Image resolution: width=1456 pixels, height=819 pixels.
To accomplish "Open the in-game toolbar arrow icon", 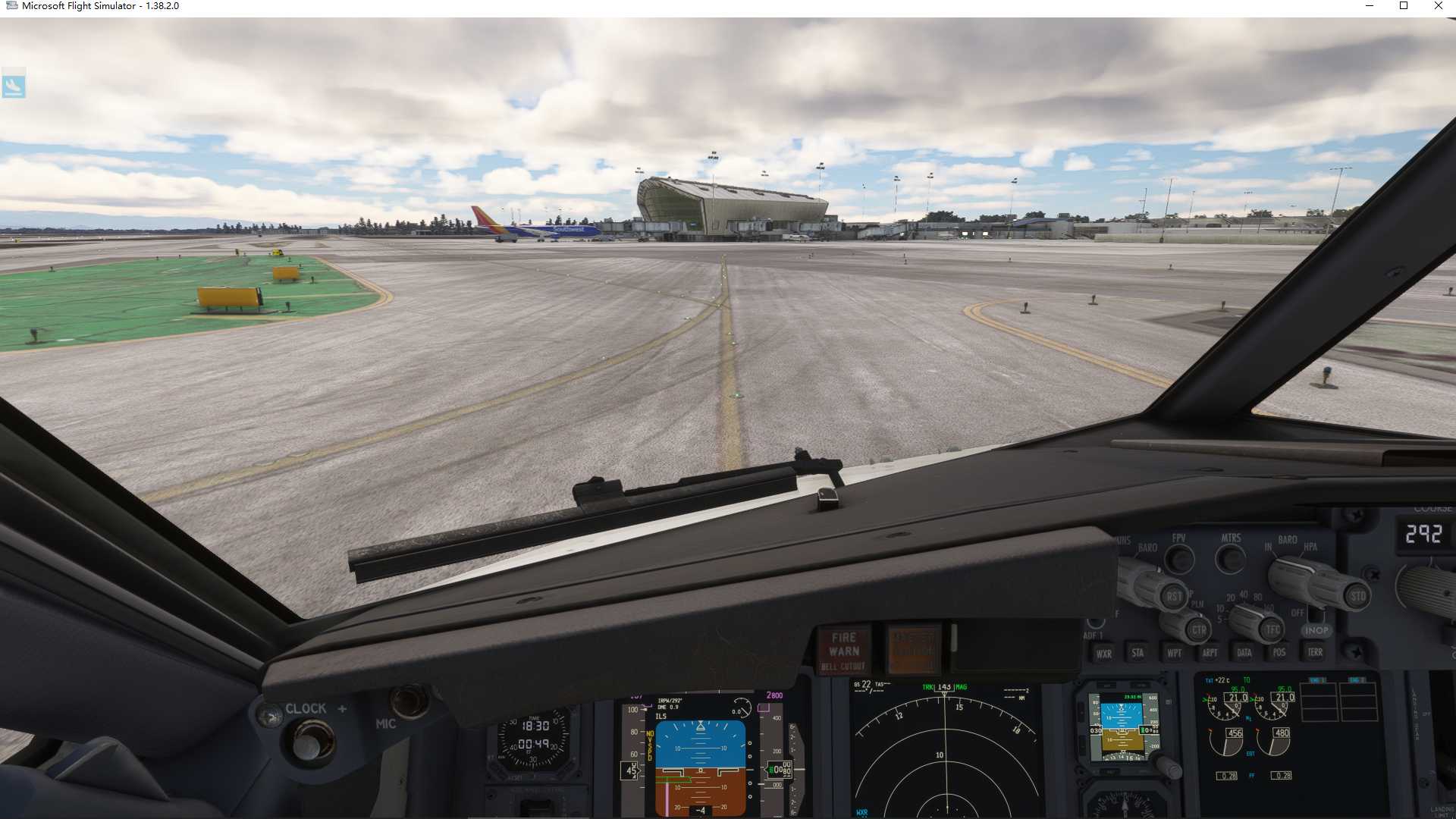I will pyautogui.click(x=15, y=85).
